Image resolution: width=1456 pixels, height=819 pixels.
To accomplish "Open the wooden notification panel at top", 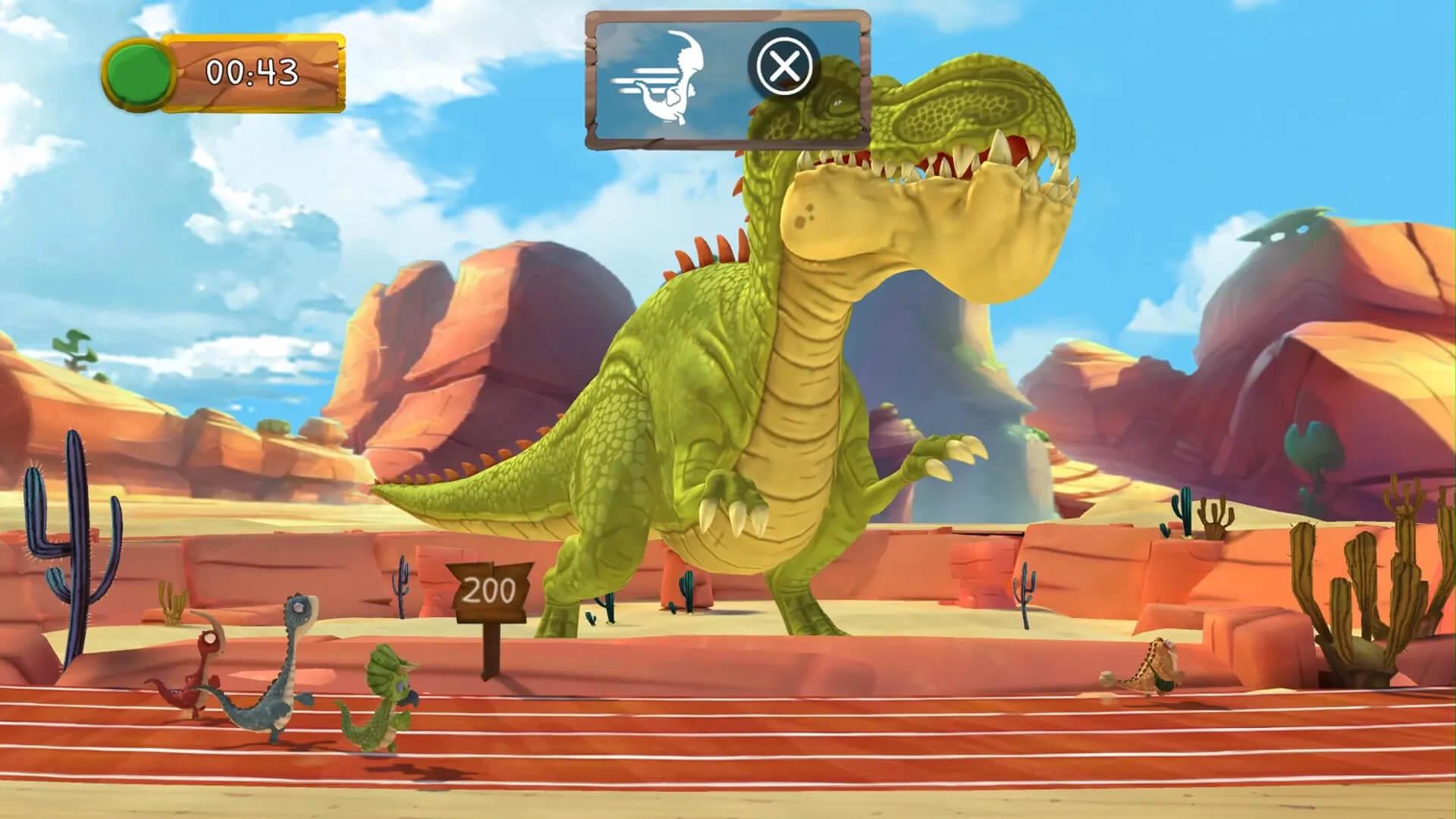I will [x=724, y=76].
